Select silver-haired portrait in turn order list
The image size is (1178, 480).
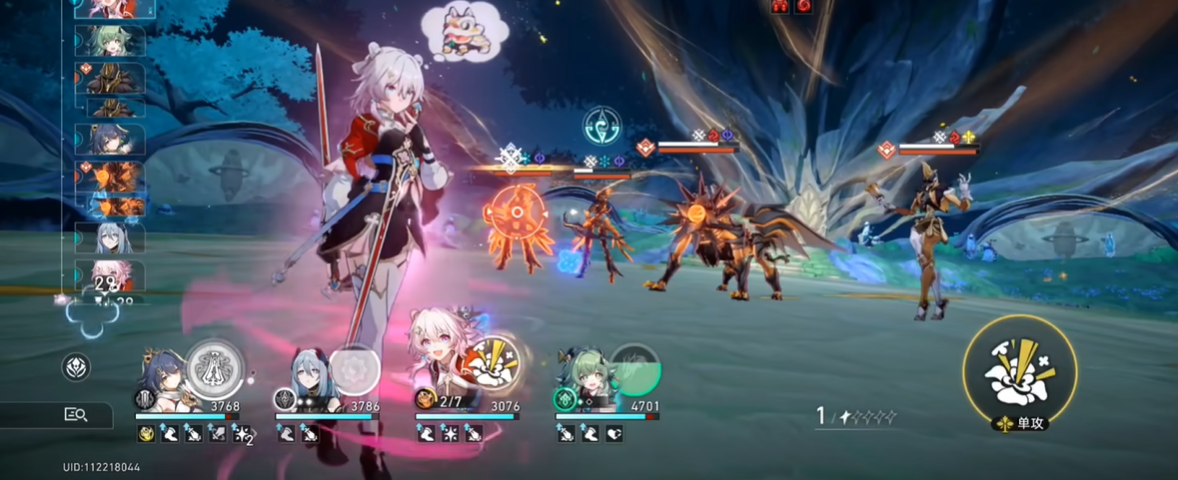110,238
